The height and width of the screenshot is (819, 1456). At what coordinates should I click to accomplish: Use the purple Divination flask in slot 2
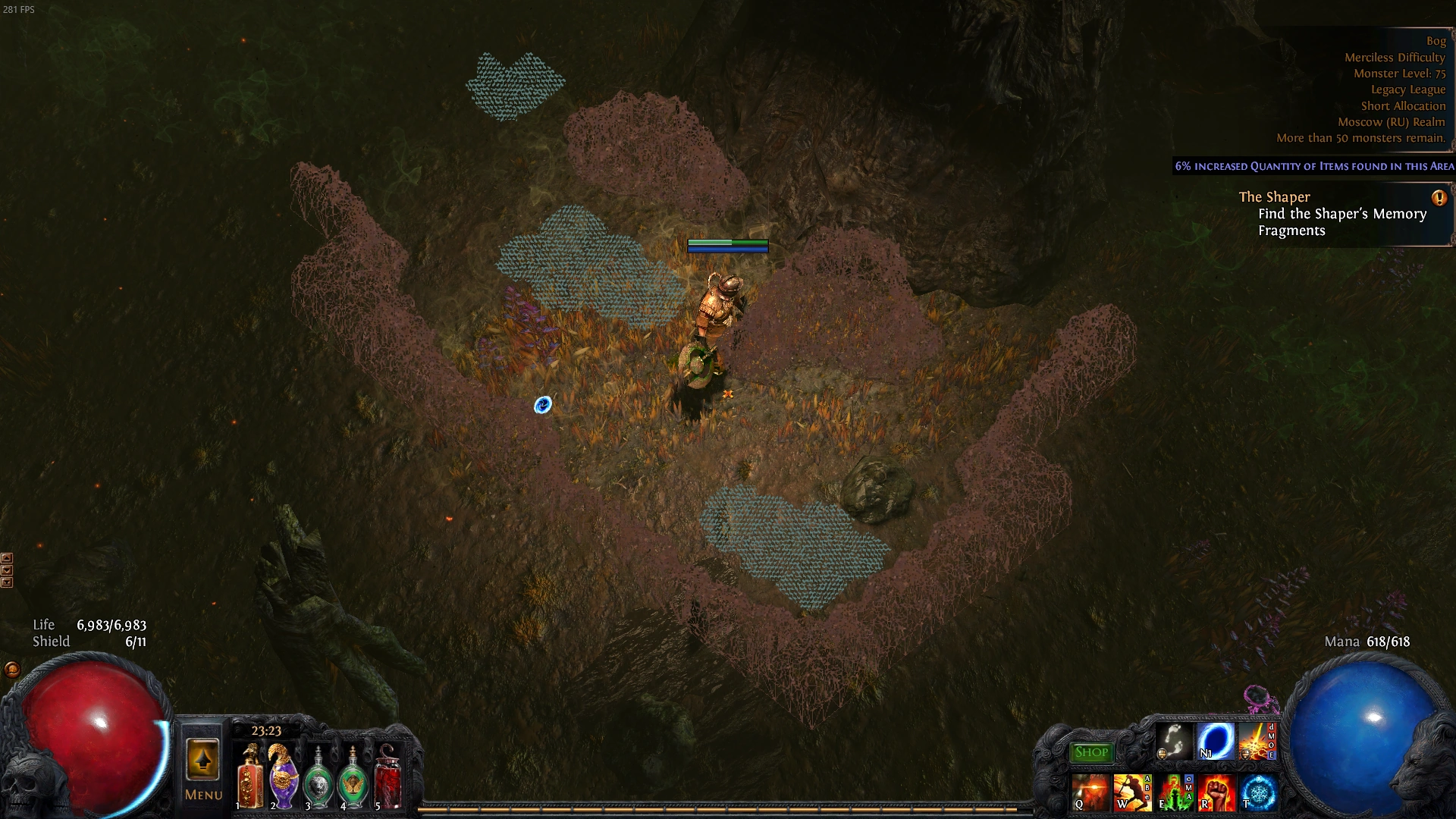(284, 776)
